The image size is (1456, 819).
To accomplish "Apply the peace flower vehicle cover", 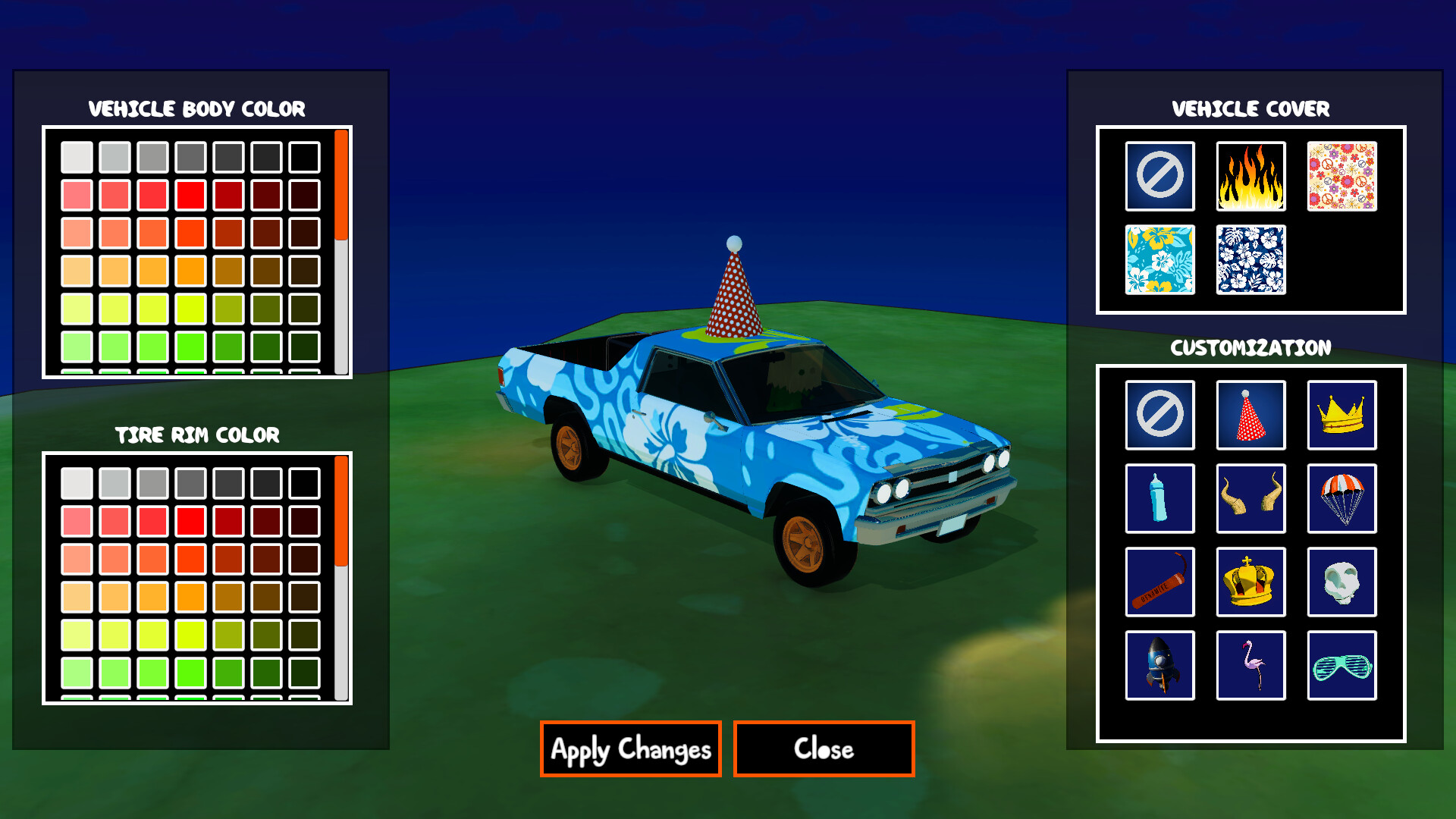I will (1341, 177).
